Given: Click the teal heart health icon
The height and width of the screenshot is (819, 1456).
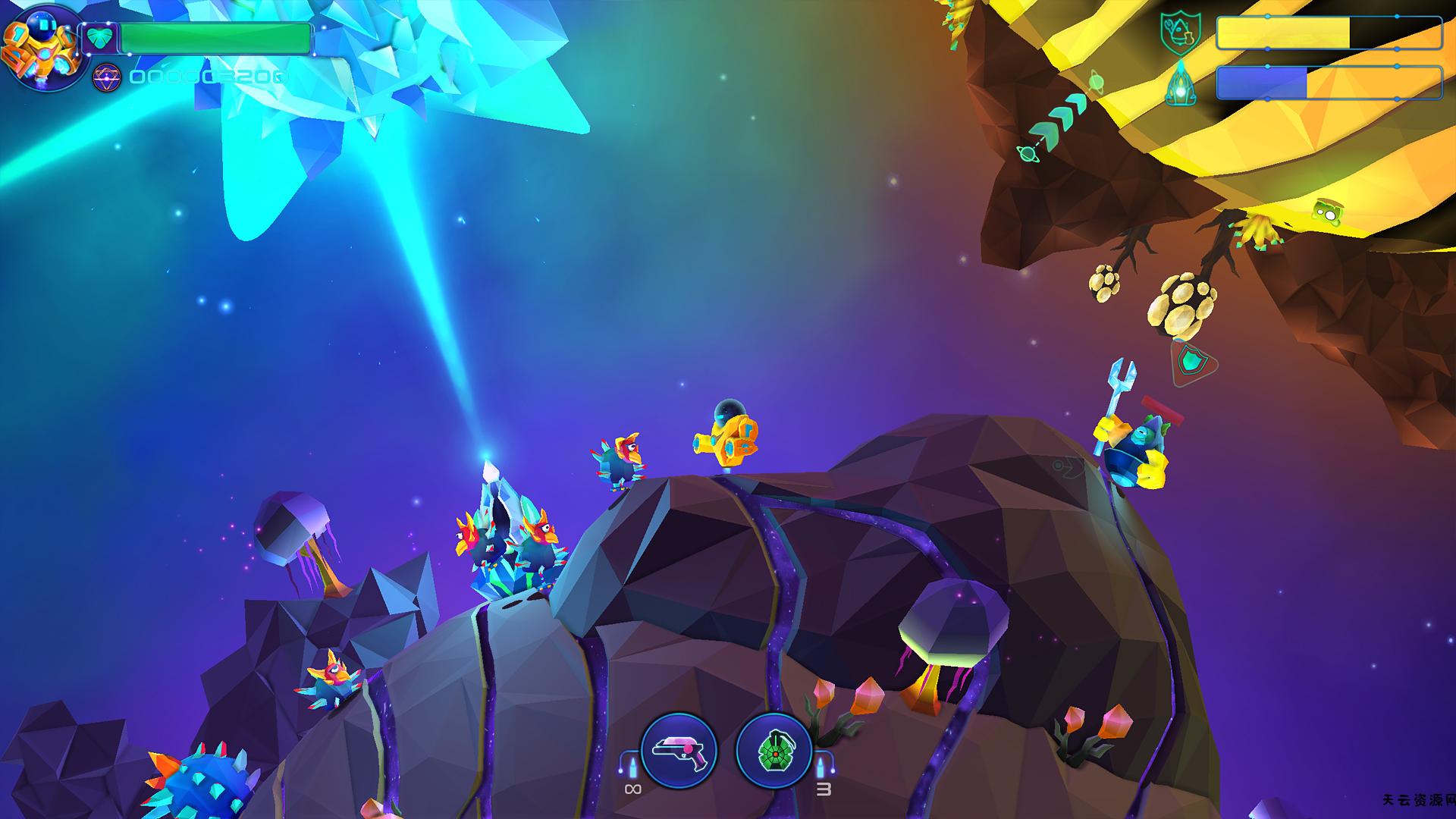Looking at the screenshot, I should 99,37.
